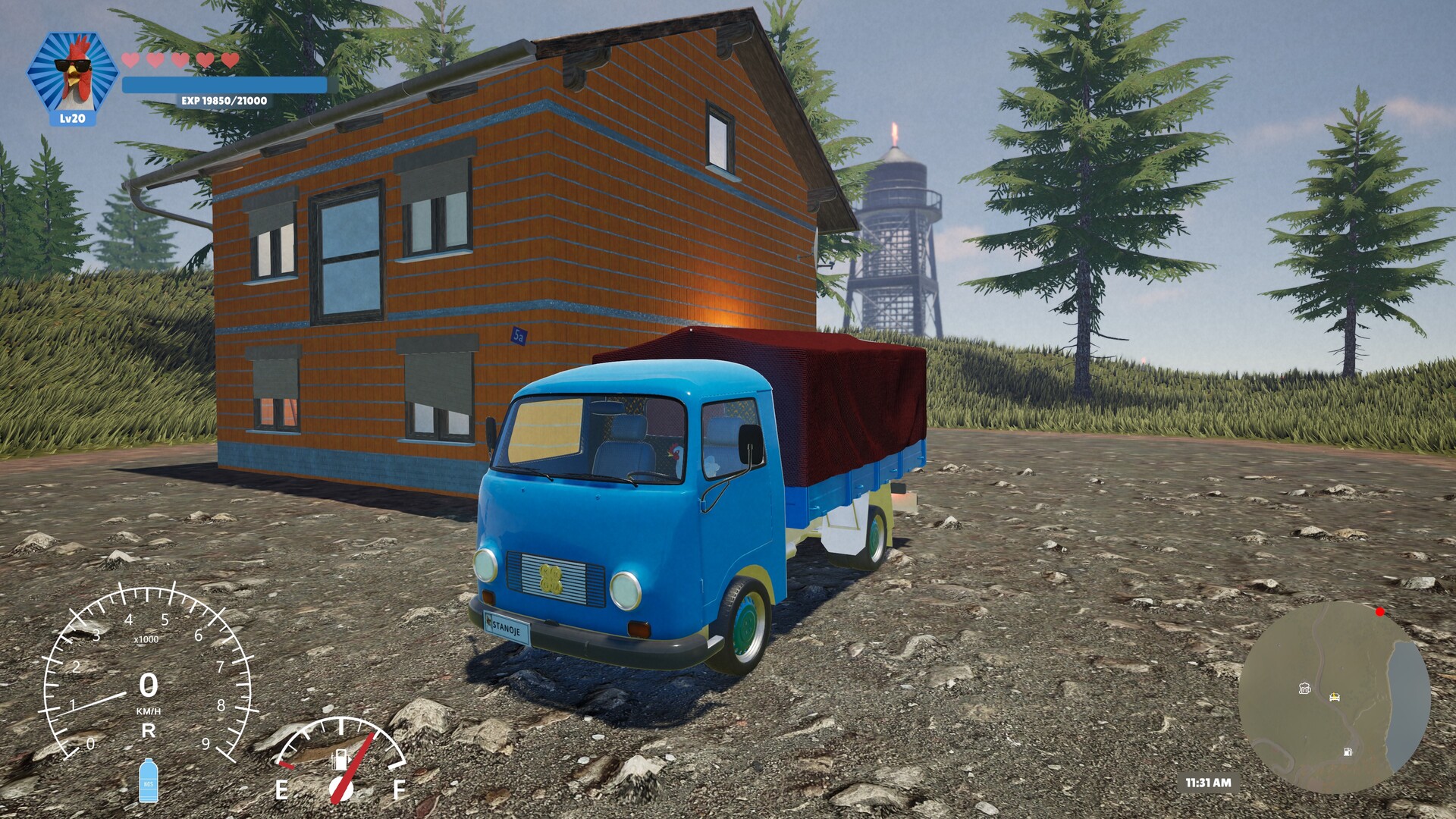Click the gas station icon on the minimap
The image size is (1456, 819).
pyautogui.click(x=1348, y=752)
